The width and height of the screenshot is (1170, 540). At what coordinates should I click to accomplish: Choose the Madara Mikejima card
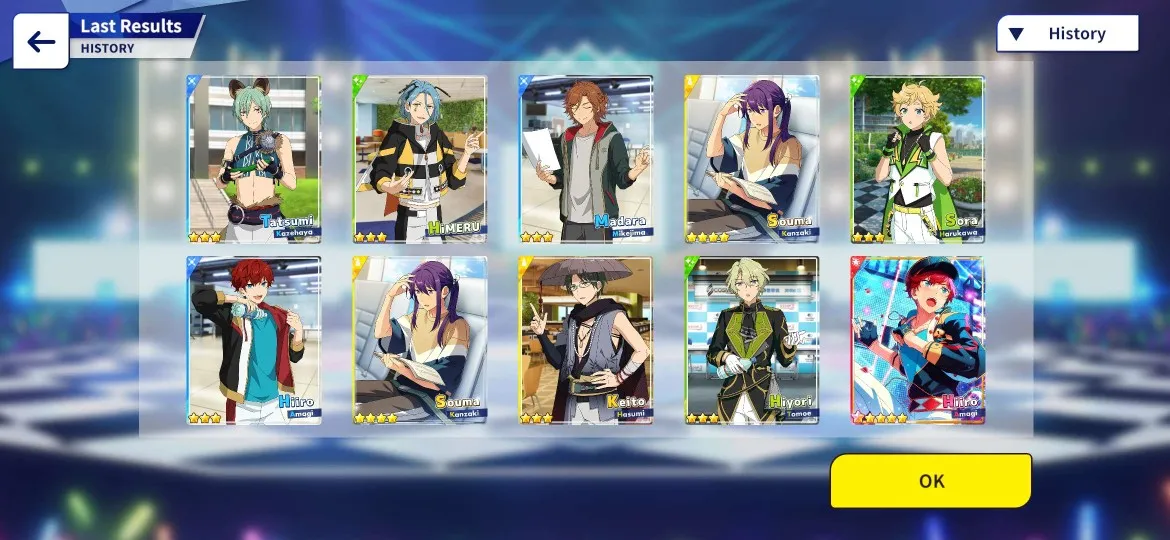pyautogui.click(x=586, y=159)
